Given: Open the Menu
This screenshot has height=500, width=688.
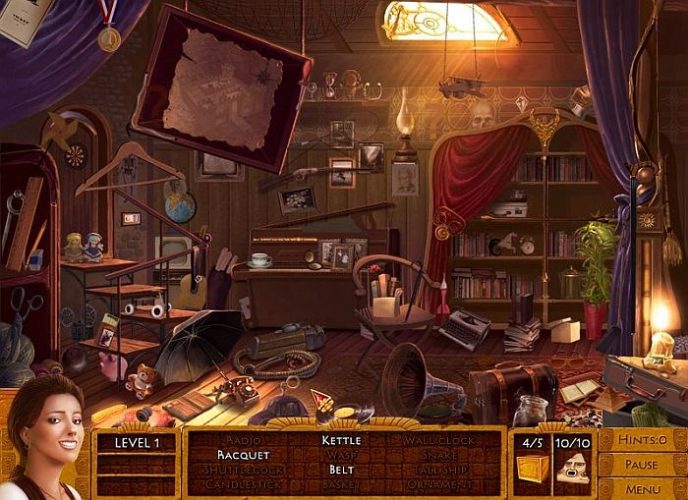Looking at the screenshot, I should tap(642, 489).
